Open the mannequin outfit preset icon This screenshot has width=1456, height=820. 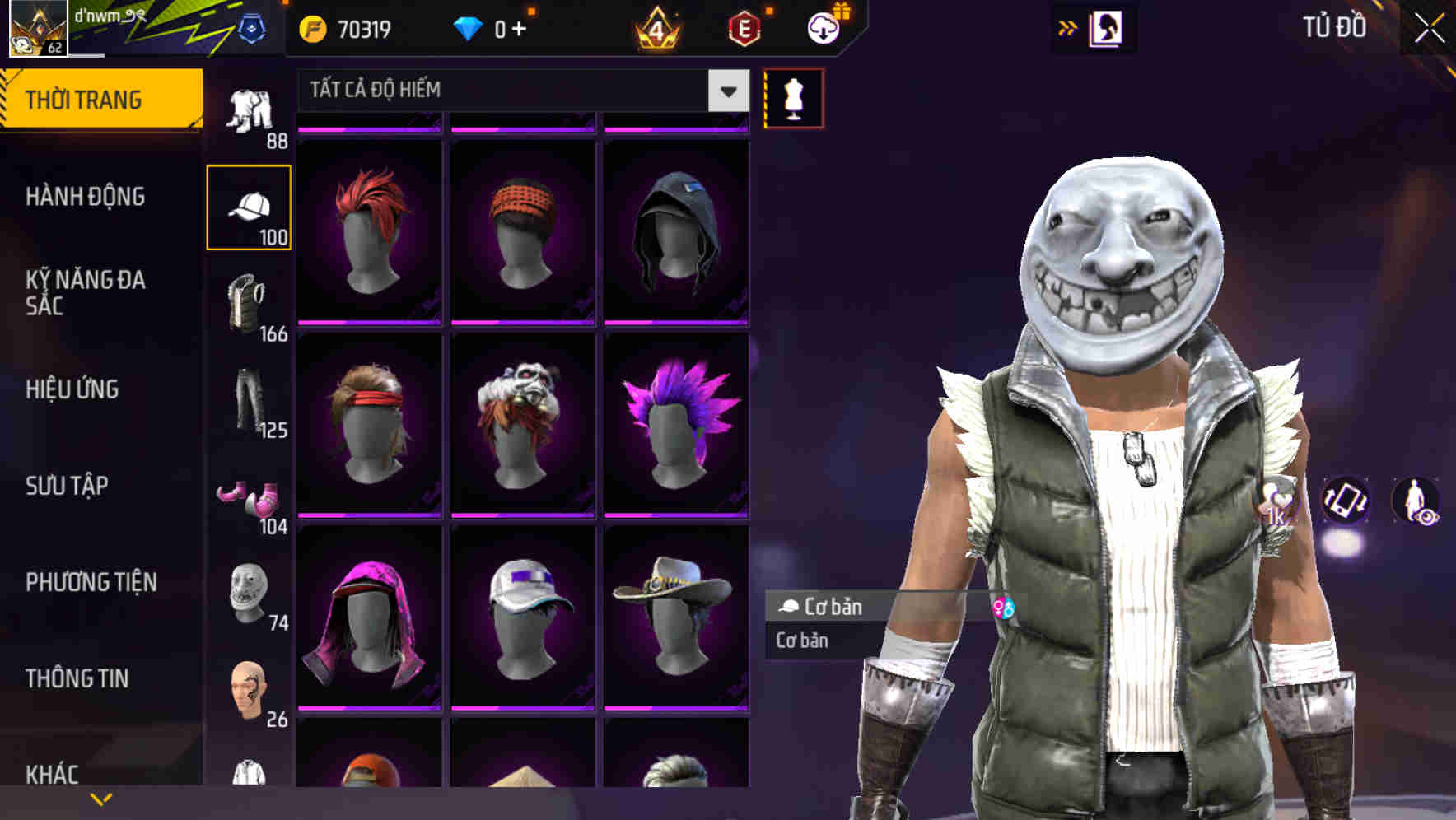793,97
